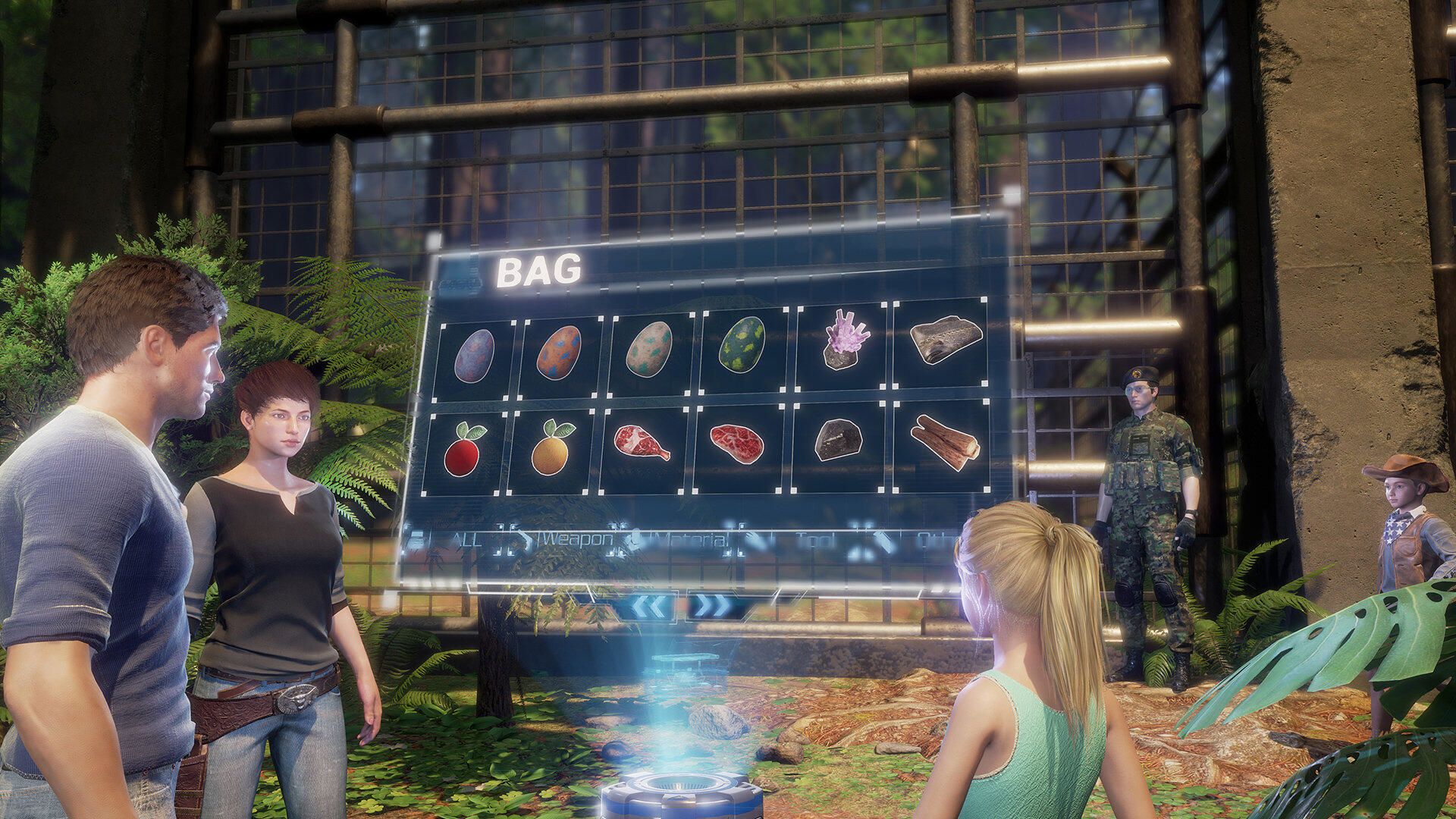Select the purple spotted egg slot
The height and width of the screenshot is (819, 1456).
pyautogui.click(x=474, y=356)
